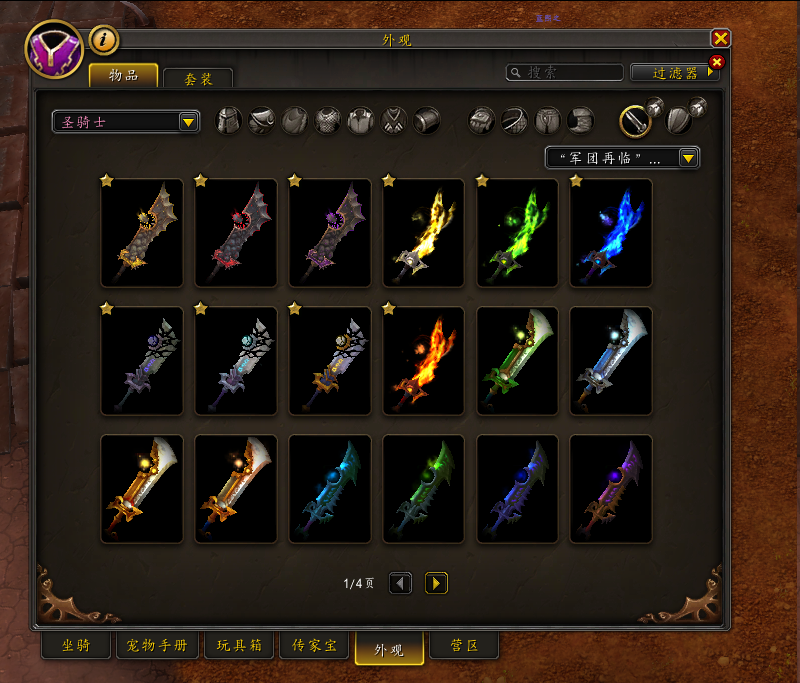Select the yellow flame sword appearance

[x=423, y=233]
